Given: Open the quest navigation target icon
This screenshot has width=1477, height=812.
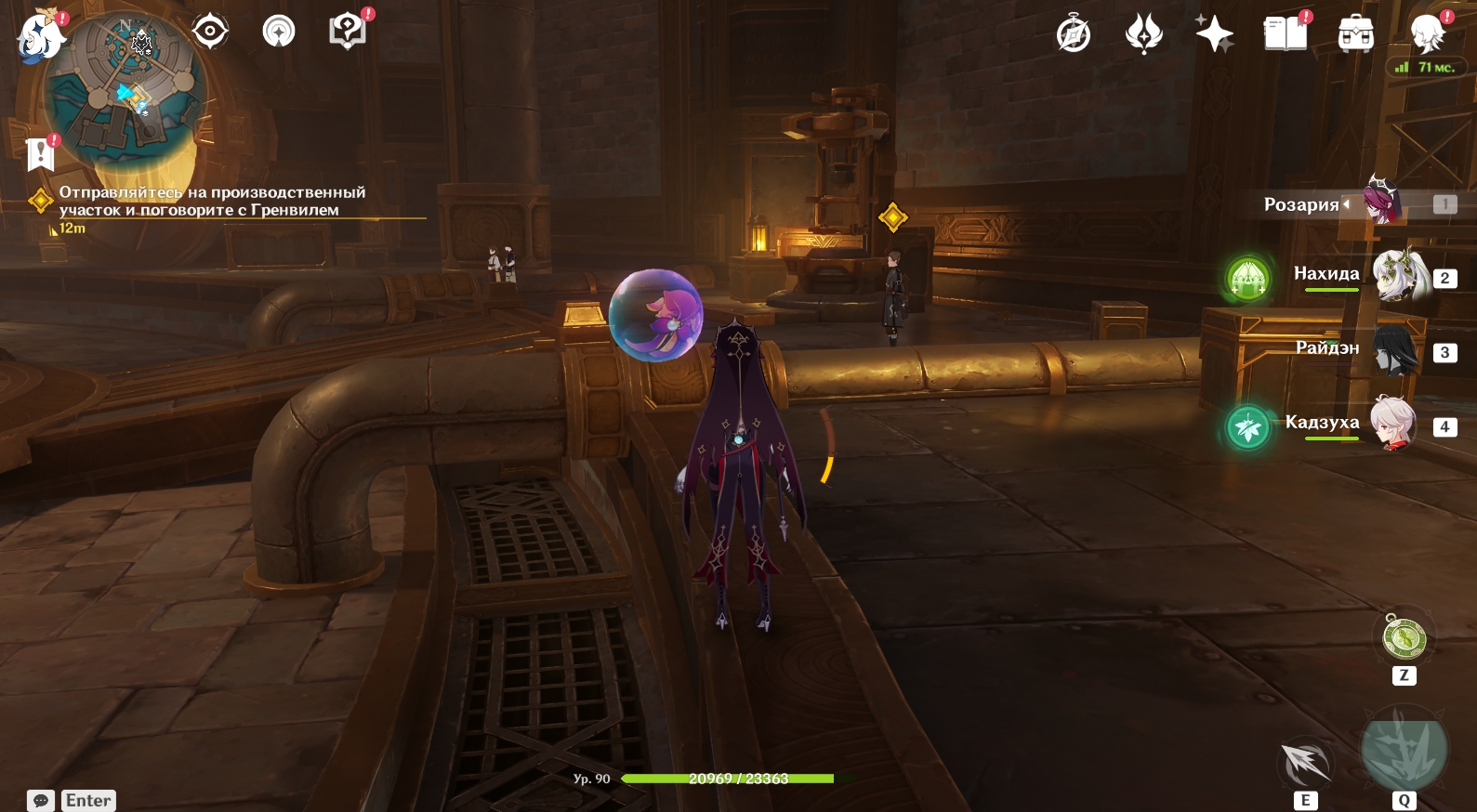Looking at the screenshot, I should (x=210, y=33).
